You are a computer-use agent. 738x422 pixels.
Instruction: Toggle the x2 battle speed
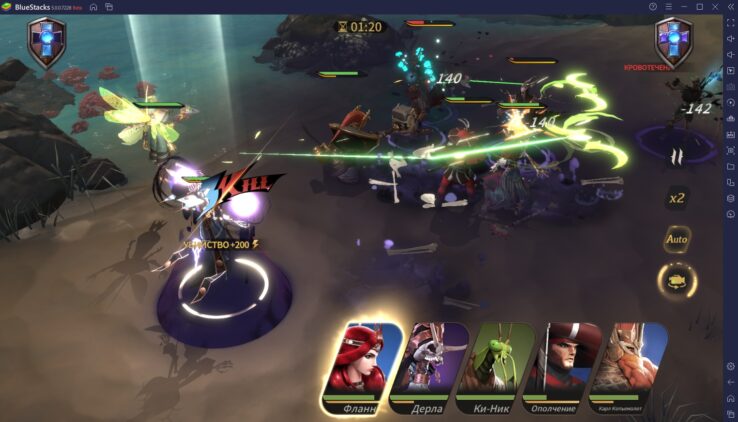point(677,198)
